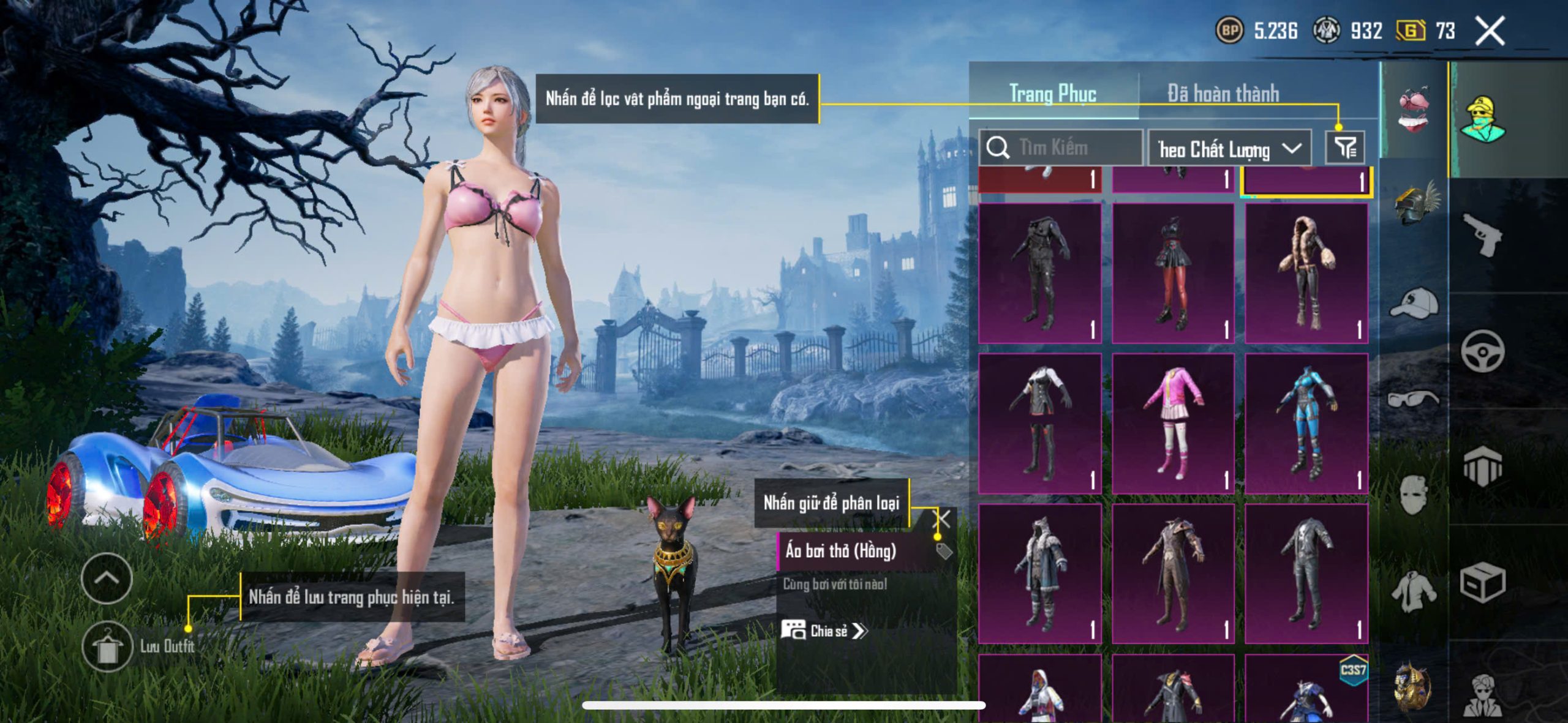Open the steering wheel vehicles section

[x=1482, y=351]
